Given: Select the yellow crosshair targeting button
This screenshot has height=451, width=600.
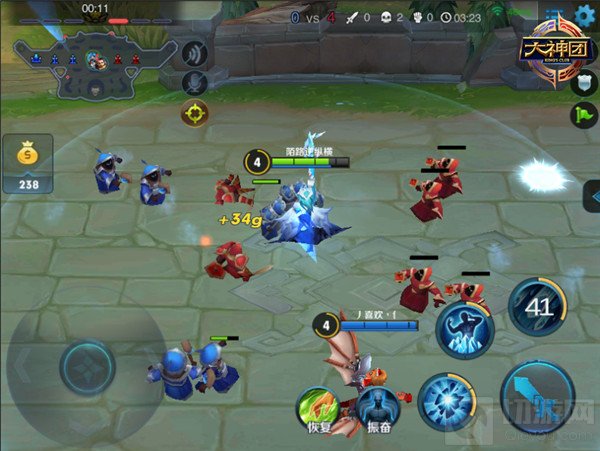Looking at the screenshot, I should (195, 113).
